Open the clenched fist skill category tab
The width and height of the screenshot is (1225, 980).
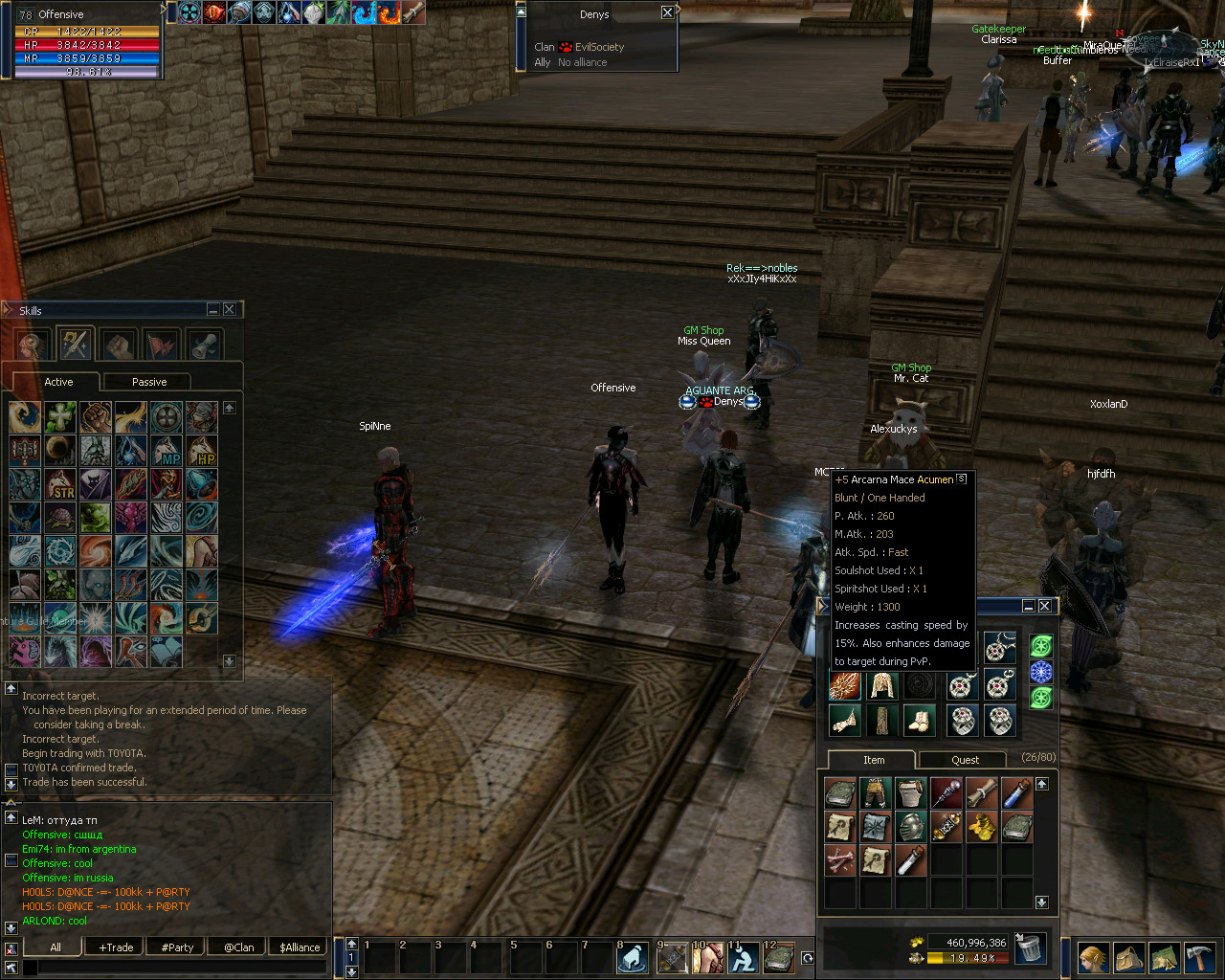(x=118, y=344)
